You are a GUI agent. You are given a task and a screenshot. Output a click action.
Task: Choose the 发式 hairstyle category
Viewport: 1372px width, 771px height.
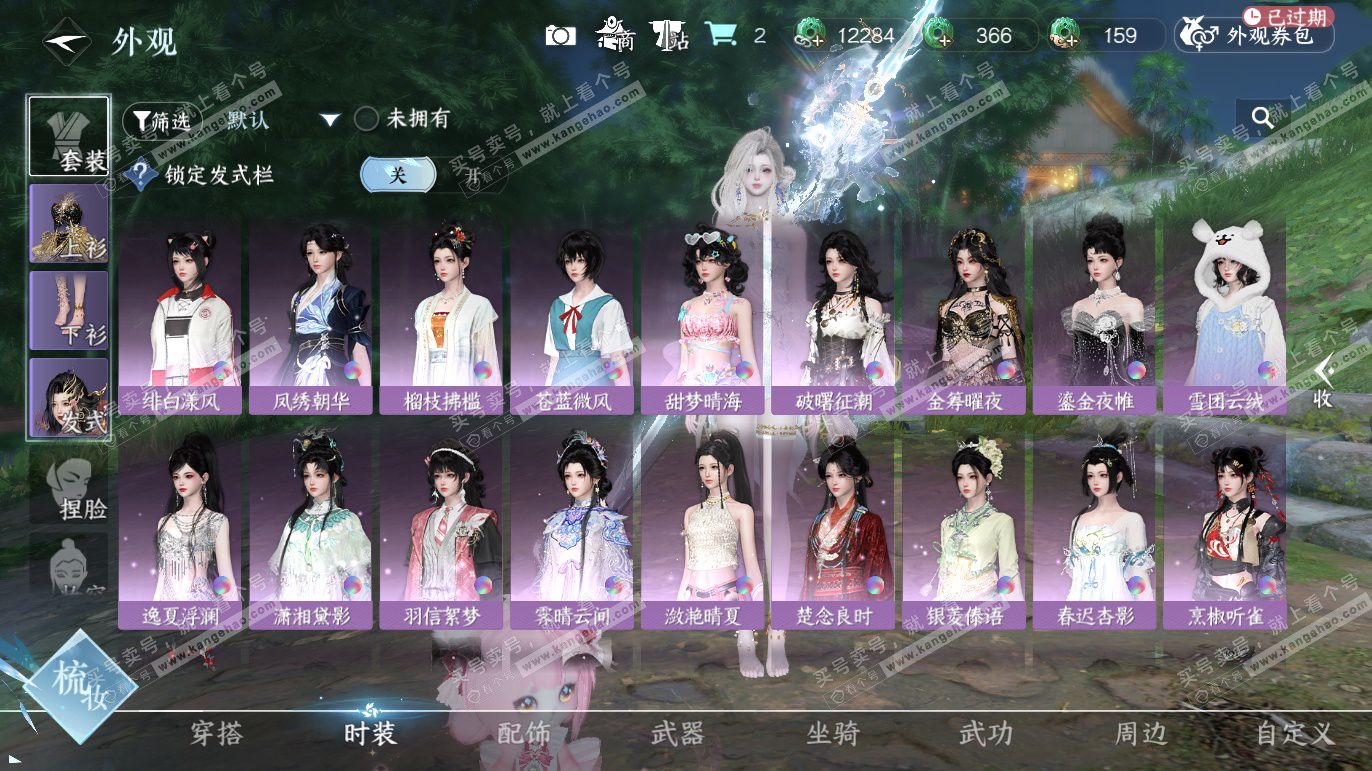click(69, 398)
